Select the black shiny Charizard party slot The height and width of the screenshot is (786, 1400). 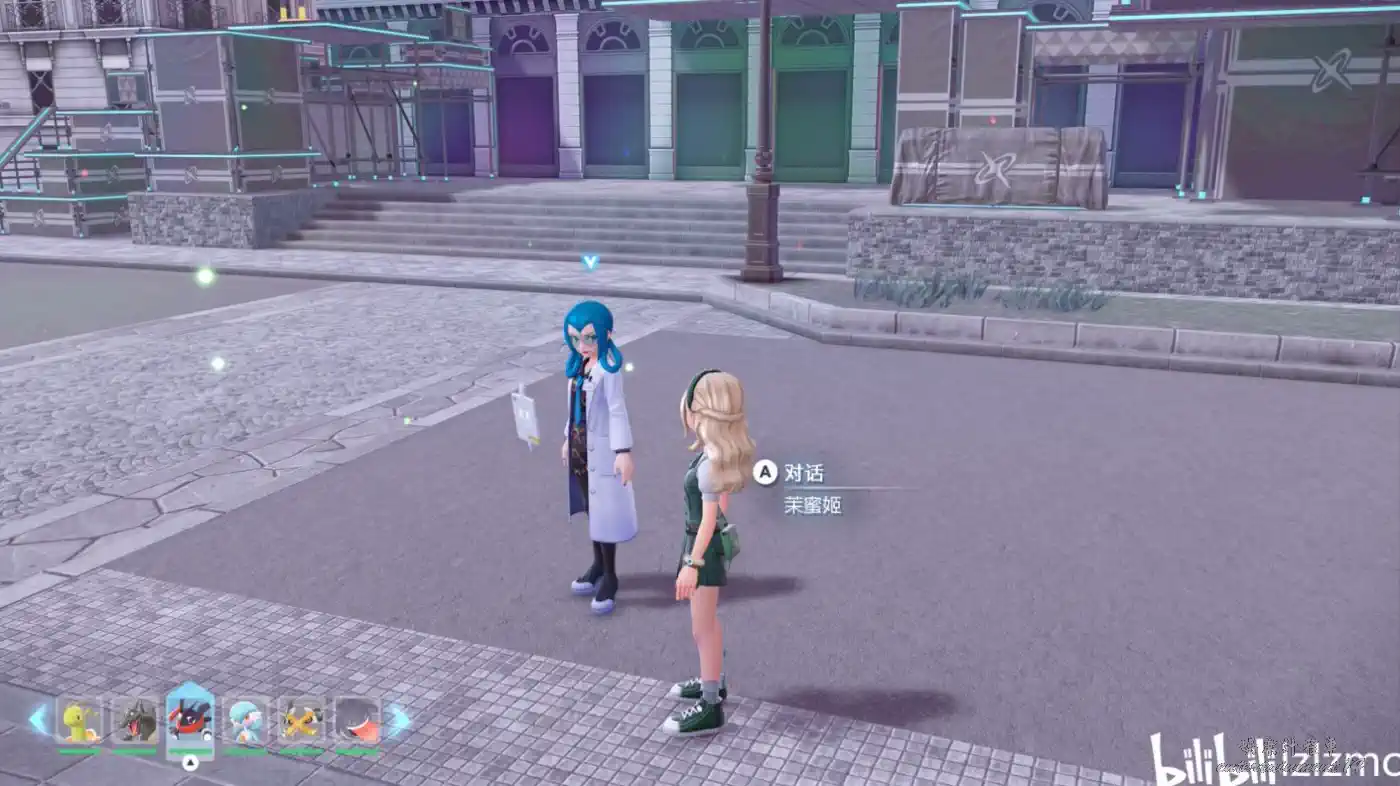pyautogui.click(x=135, y=721)
